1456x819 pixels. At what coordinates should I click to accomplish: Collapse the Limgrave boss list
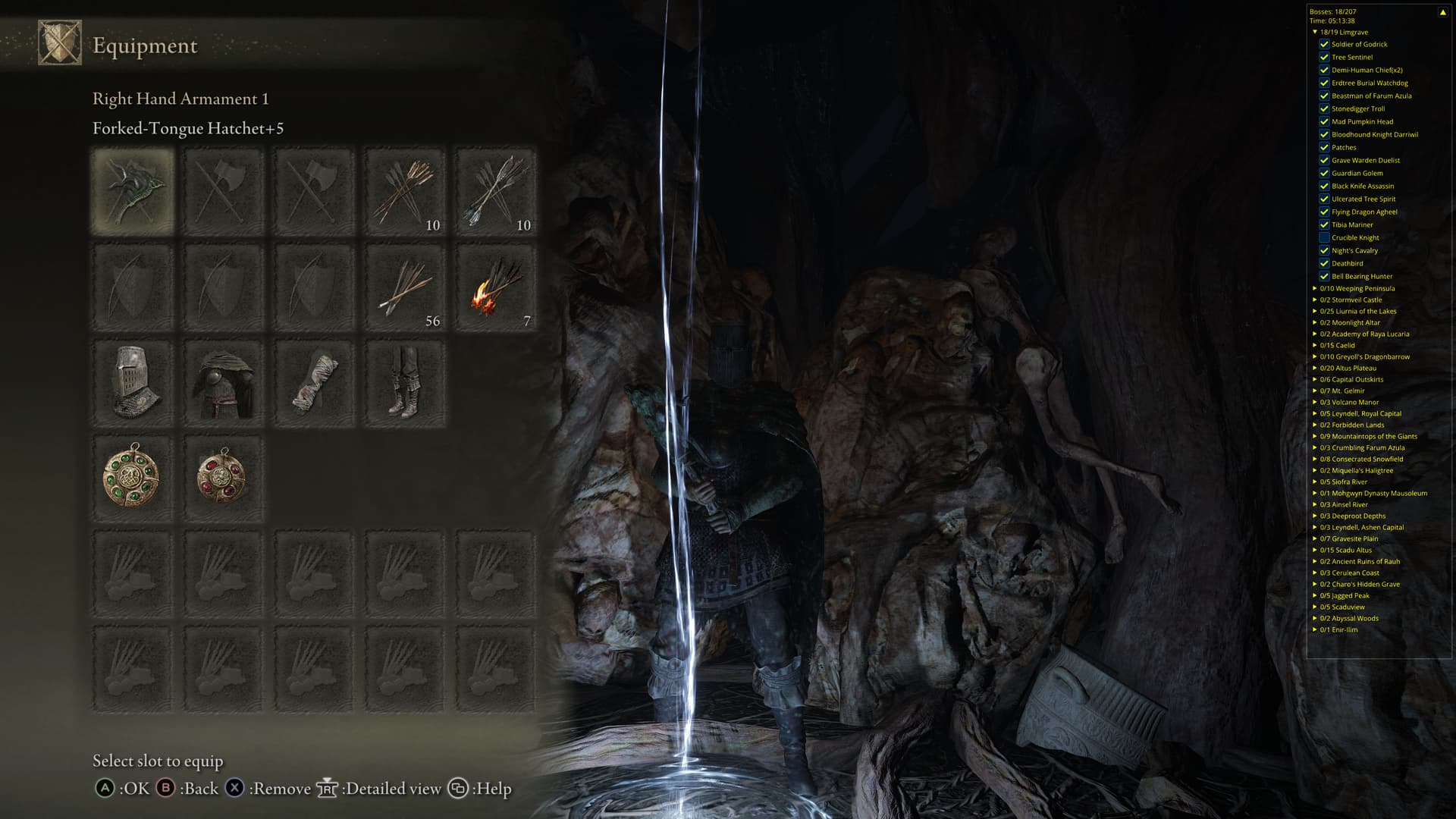(x=1315, y=33)
